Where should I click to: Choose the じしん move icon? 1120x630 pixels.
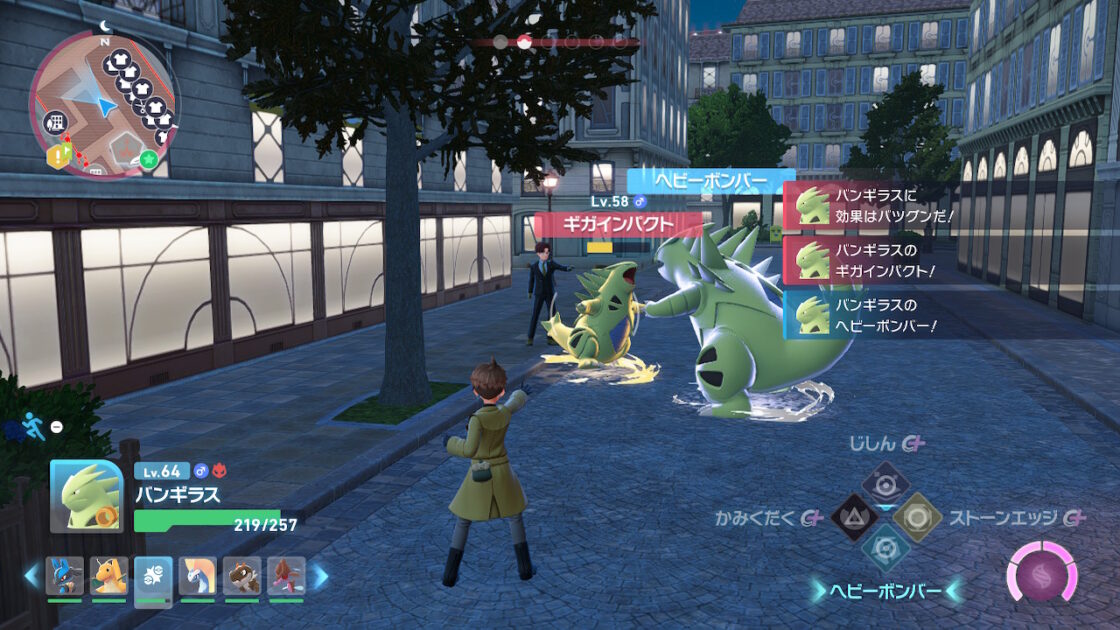[x=886, y=482]
